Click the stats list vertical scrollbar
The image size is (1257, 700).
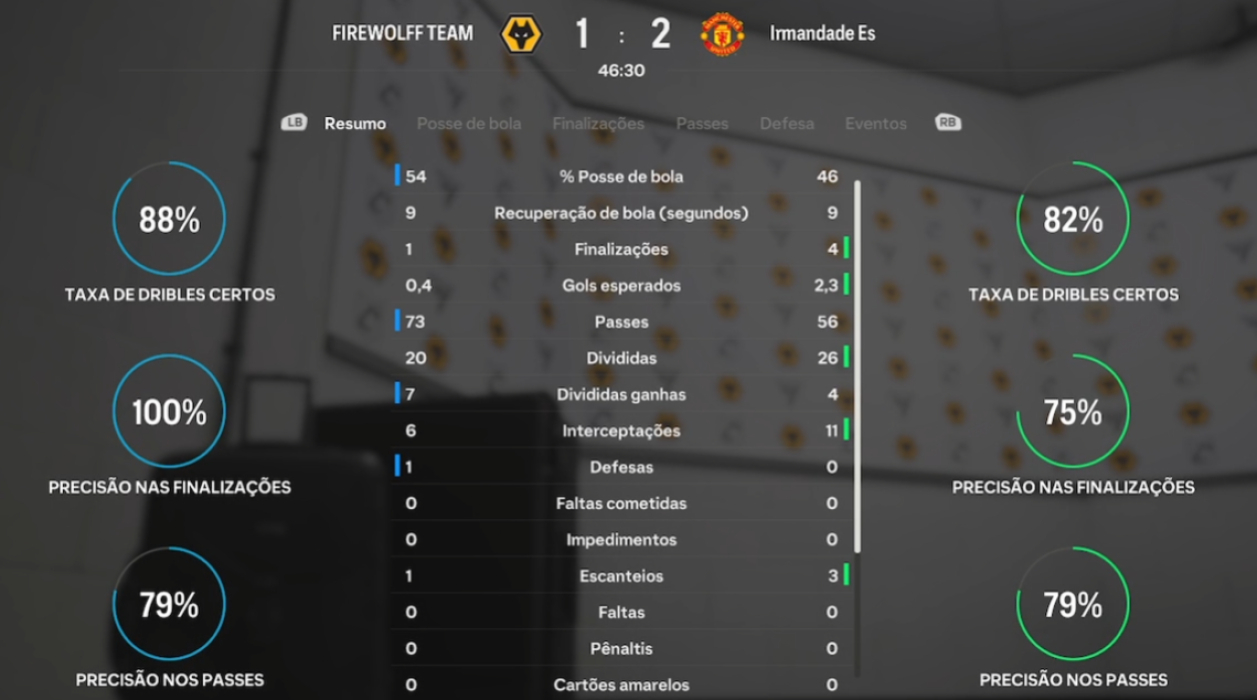pyautogui.click(x=857, y=366)
